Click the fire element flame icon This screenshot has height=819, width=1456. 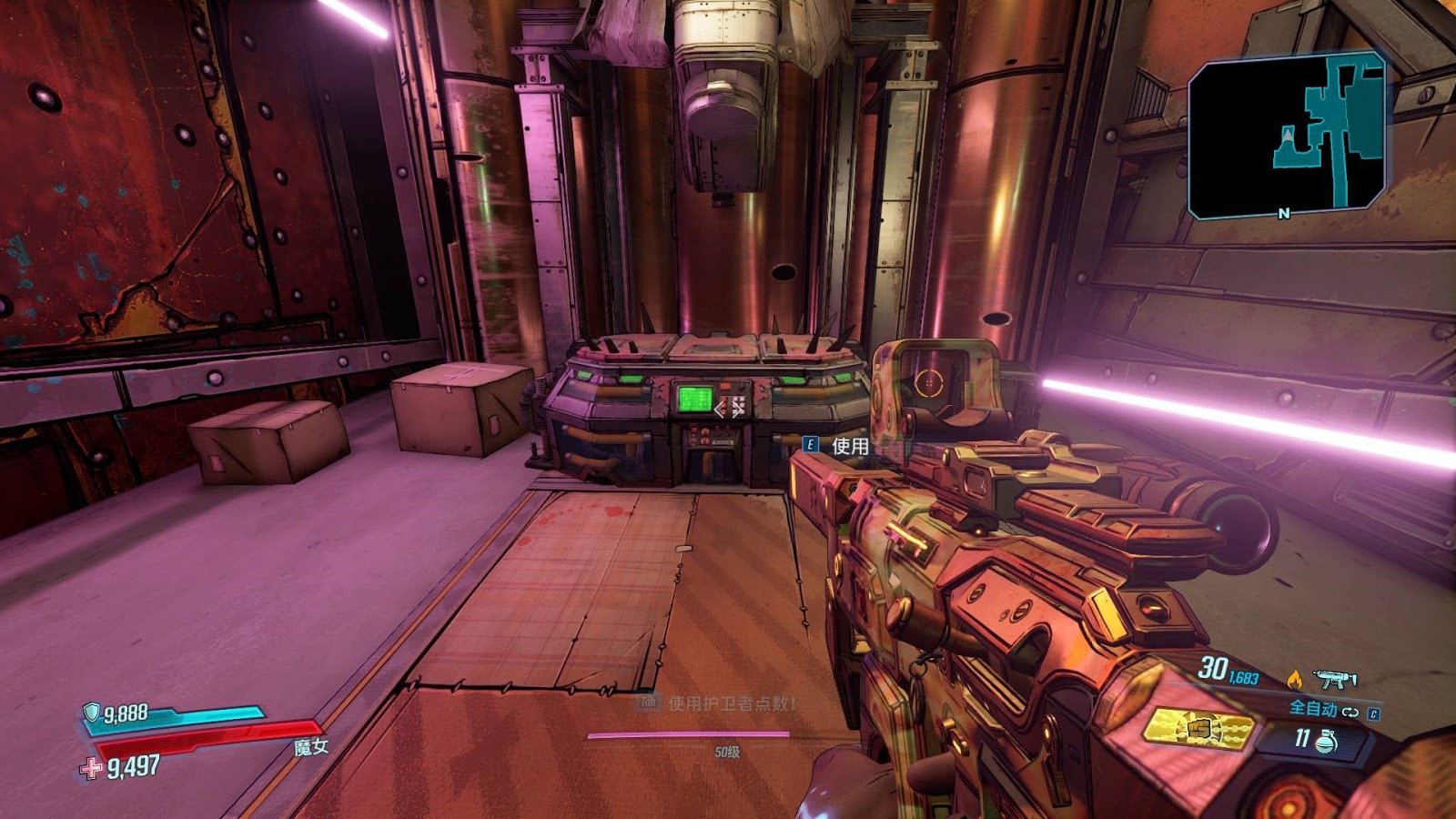(1294, 679)
